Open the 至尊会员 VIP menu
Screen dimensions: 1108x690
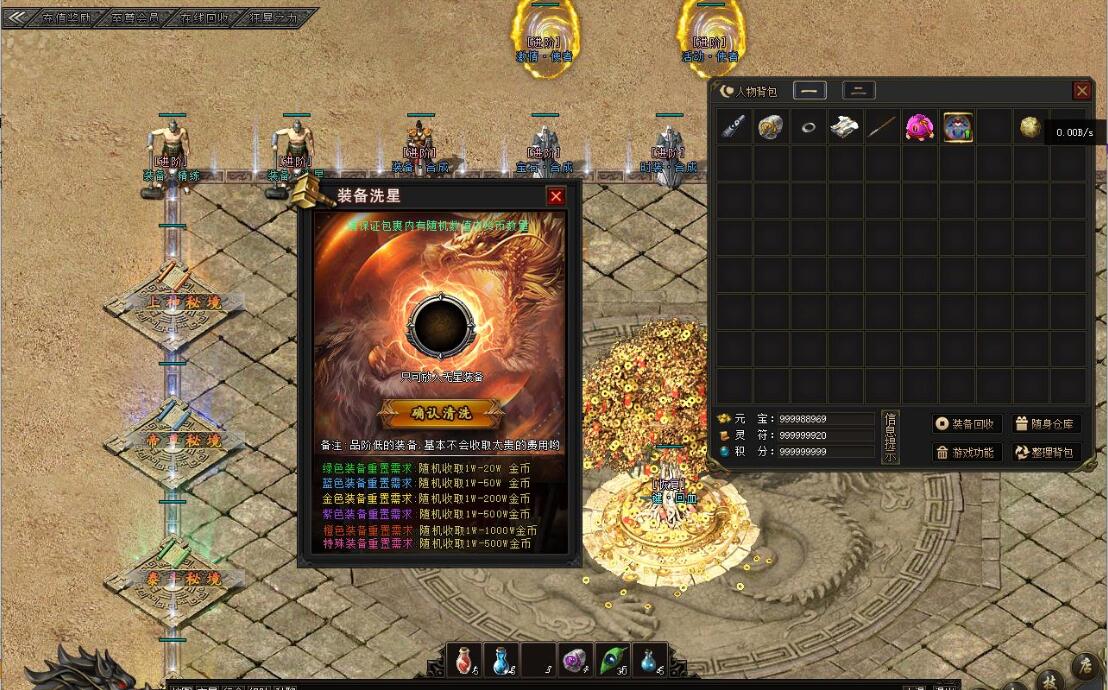coord(135,17)
